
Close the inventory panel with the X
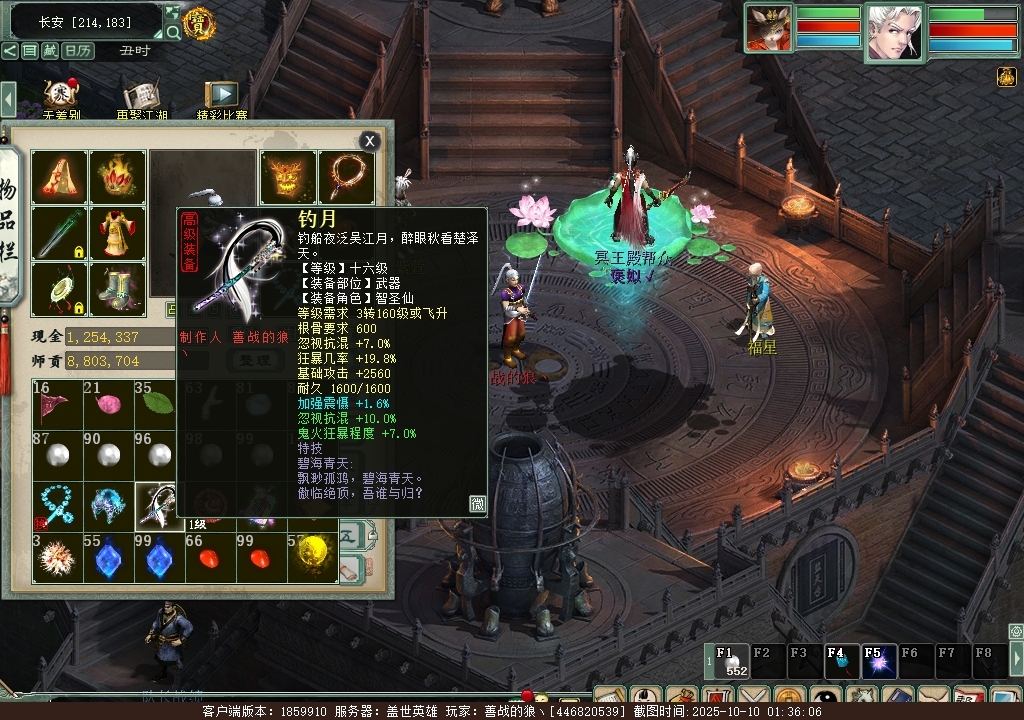[x=370, y=141]
